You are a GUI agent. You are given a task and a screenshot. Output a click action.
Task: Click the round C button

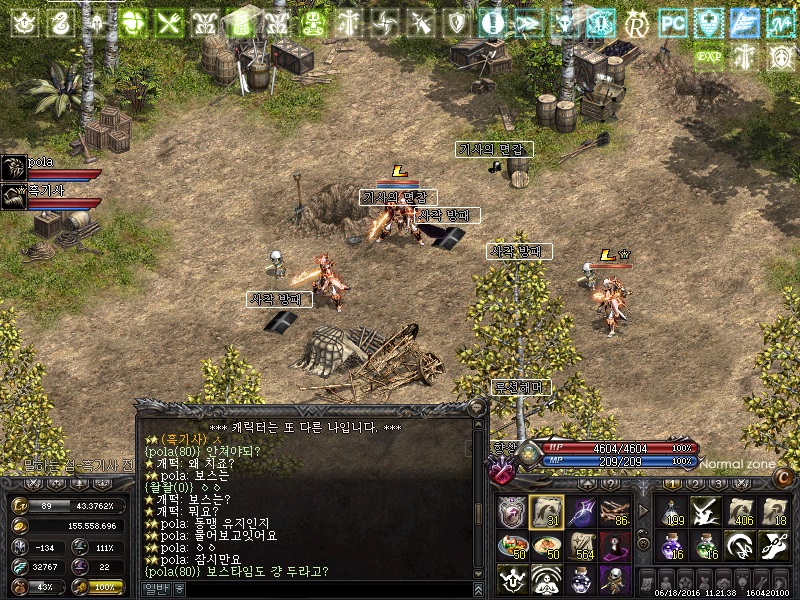point(784,478)
